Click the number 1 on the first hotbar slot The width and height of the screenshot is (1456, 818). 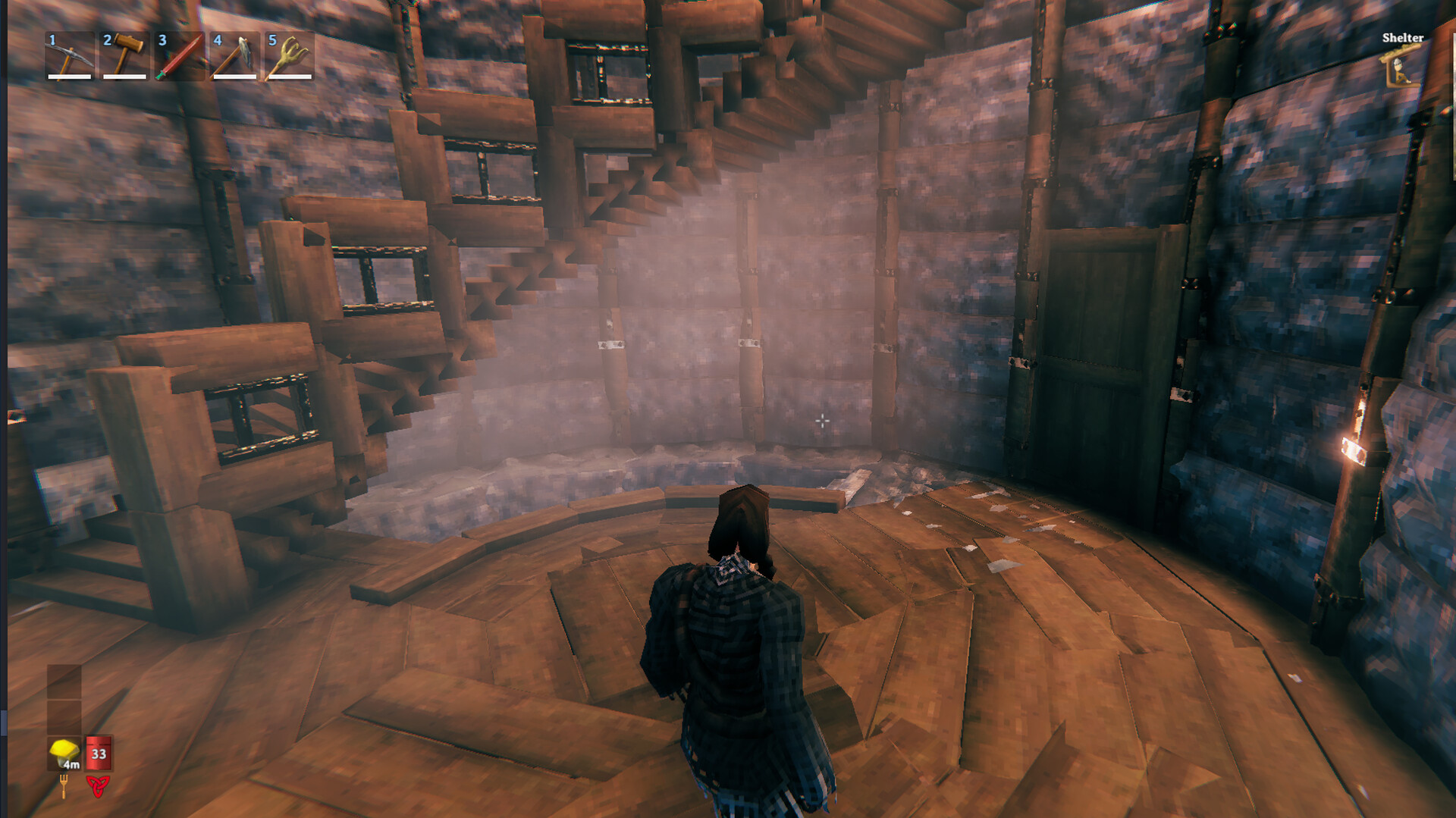pos(51,39)
